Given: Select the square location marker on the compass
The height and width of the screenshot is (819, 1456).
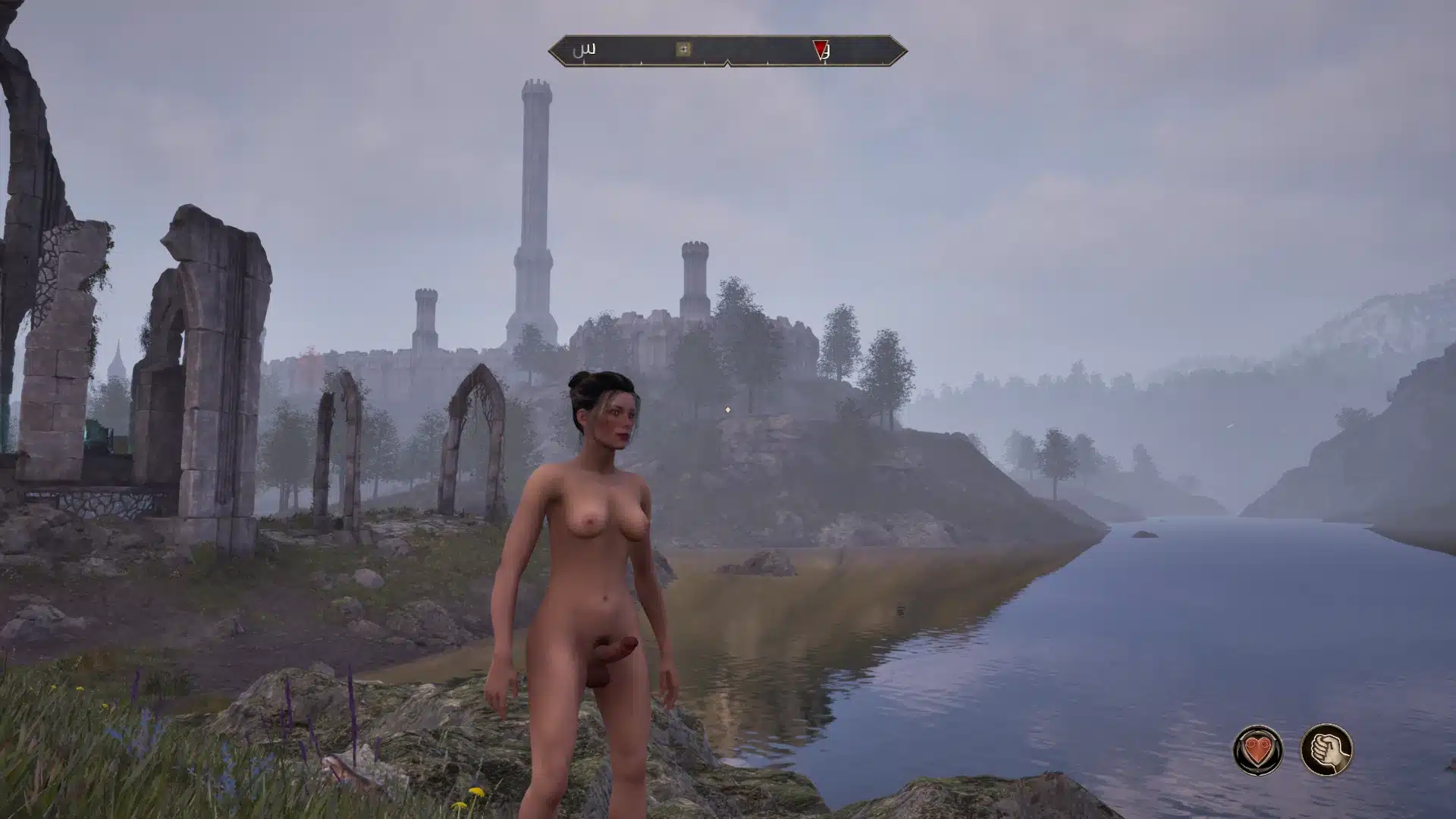Looking at the screenshot, I should click(683, 49).
